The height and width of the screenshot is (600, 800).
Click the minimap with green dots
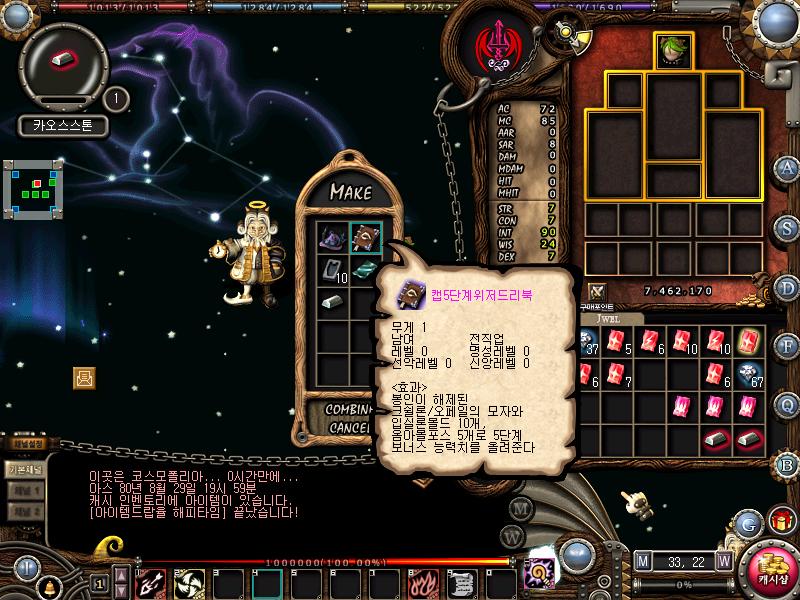click(32, 185)
